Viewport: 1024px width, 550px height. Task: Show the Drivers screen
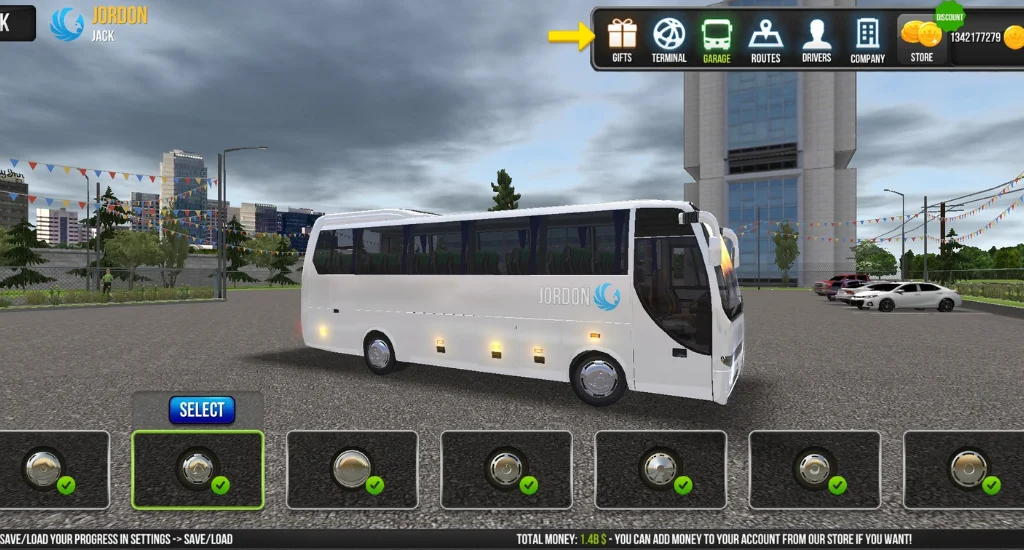[x=816, y=40]
